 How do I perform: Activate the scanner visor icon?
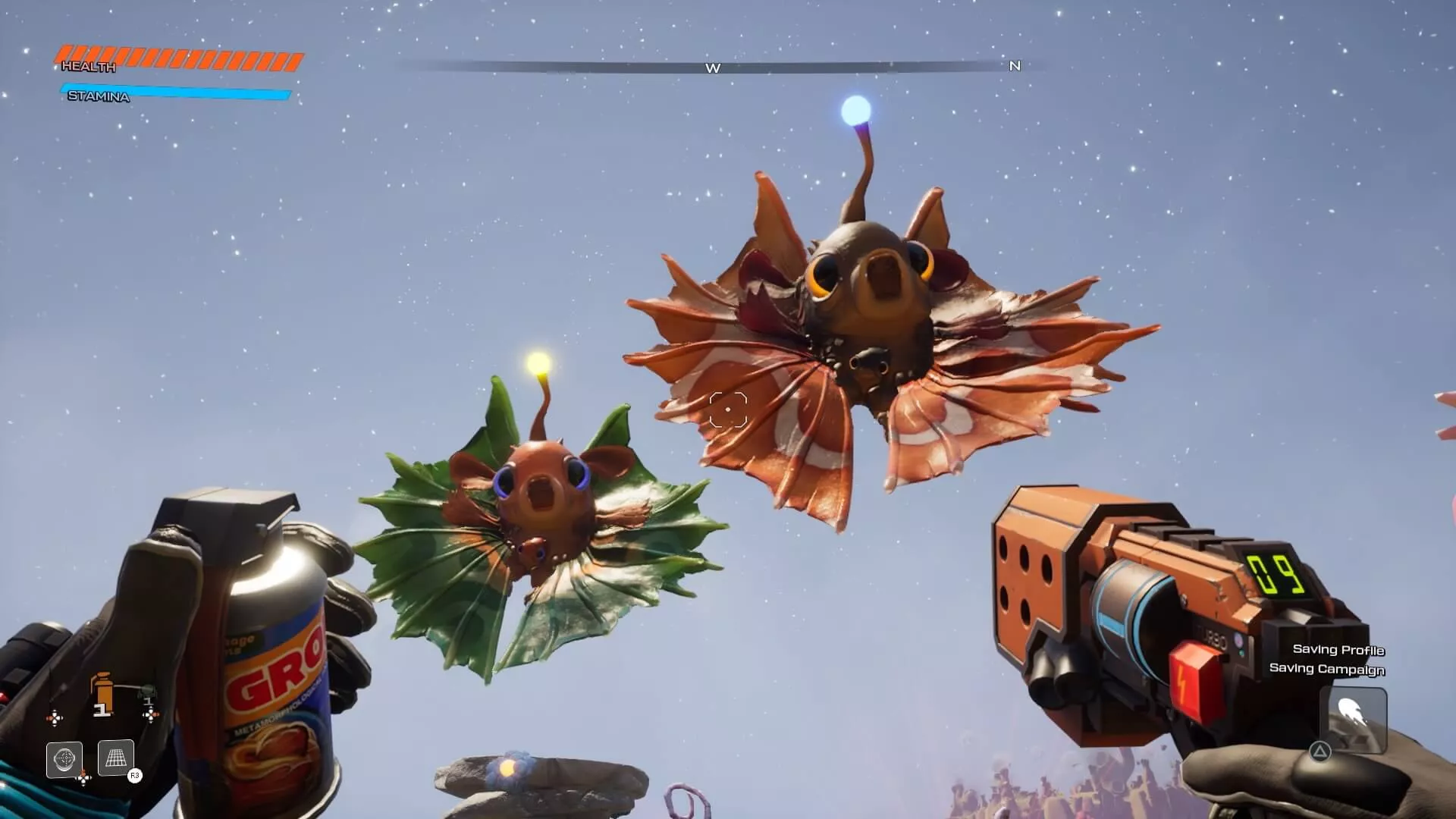point(64,758)
